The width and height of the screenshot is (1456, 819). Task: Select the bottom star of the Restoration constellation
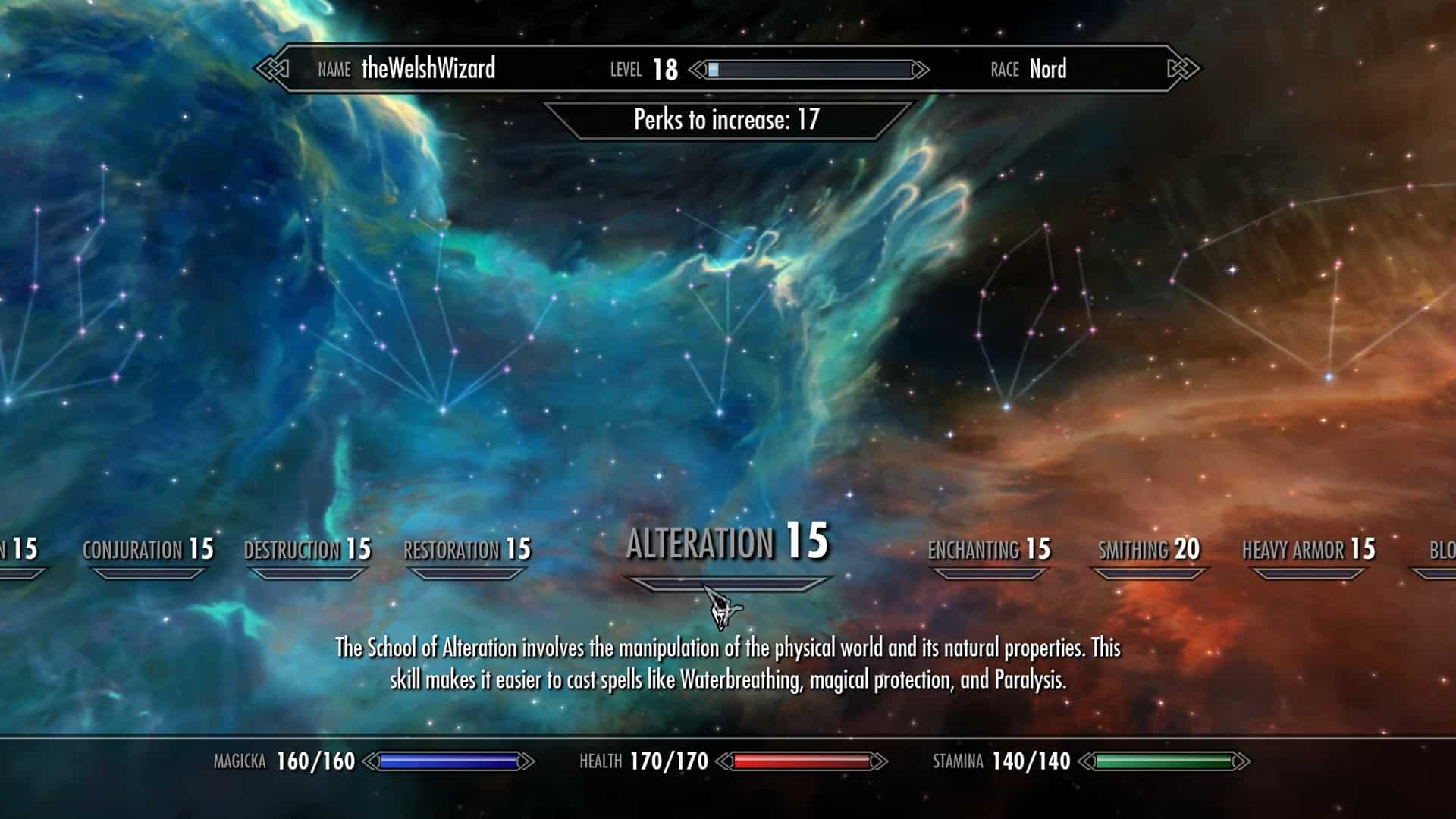pyautogui.click(x=442, y=410)
